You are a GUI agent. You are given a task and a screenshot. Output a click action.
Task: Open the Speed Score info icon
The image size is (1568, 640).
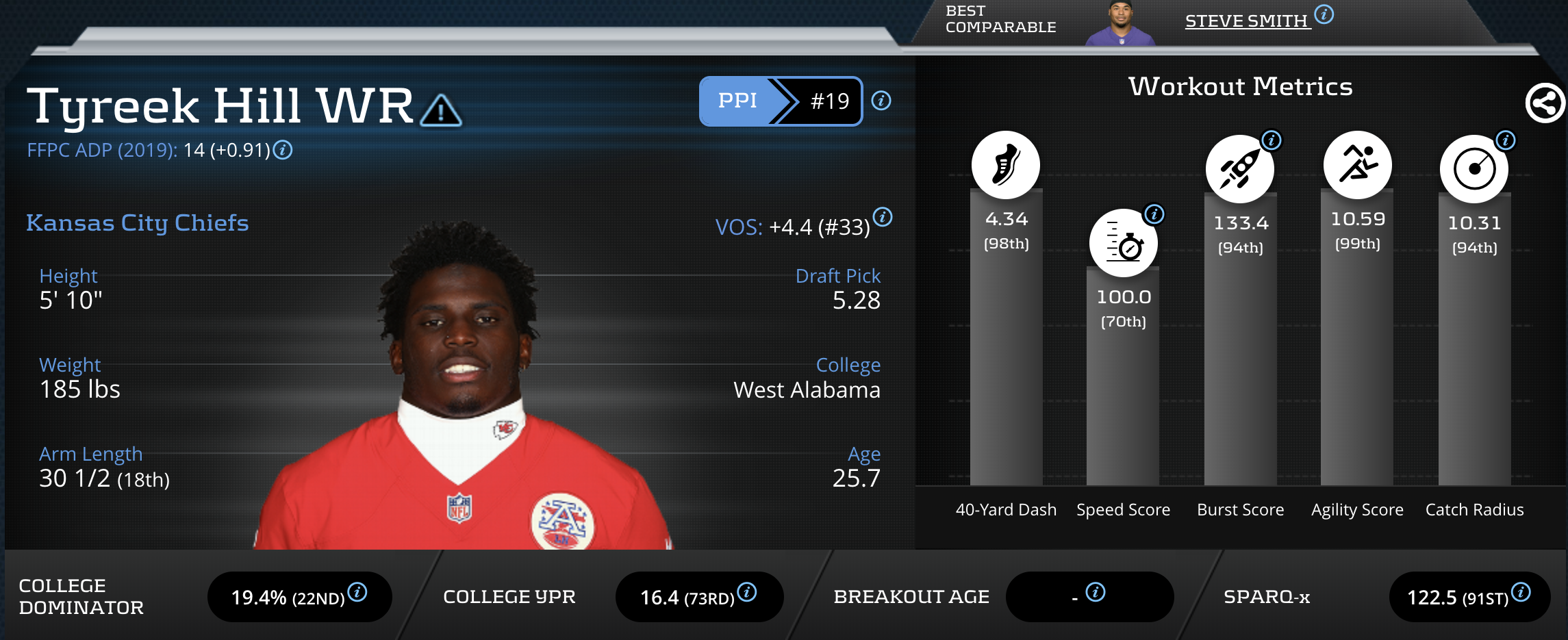[x=1154, y=214]
